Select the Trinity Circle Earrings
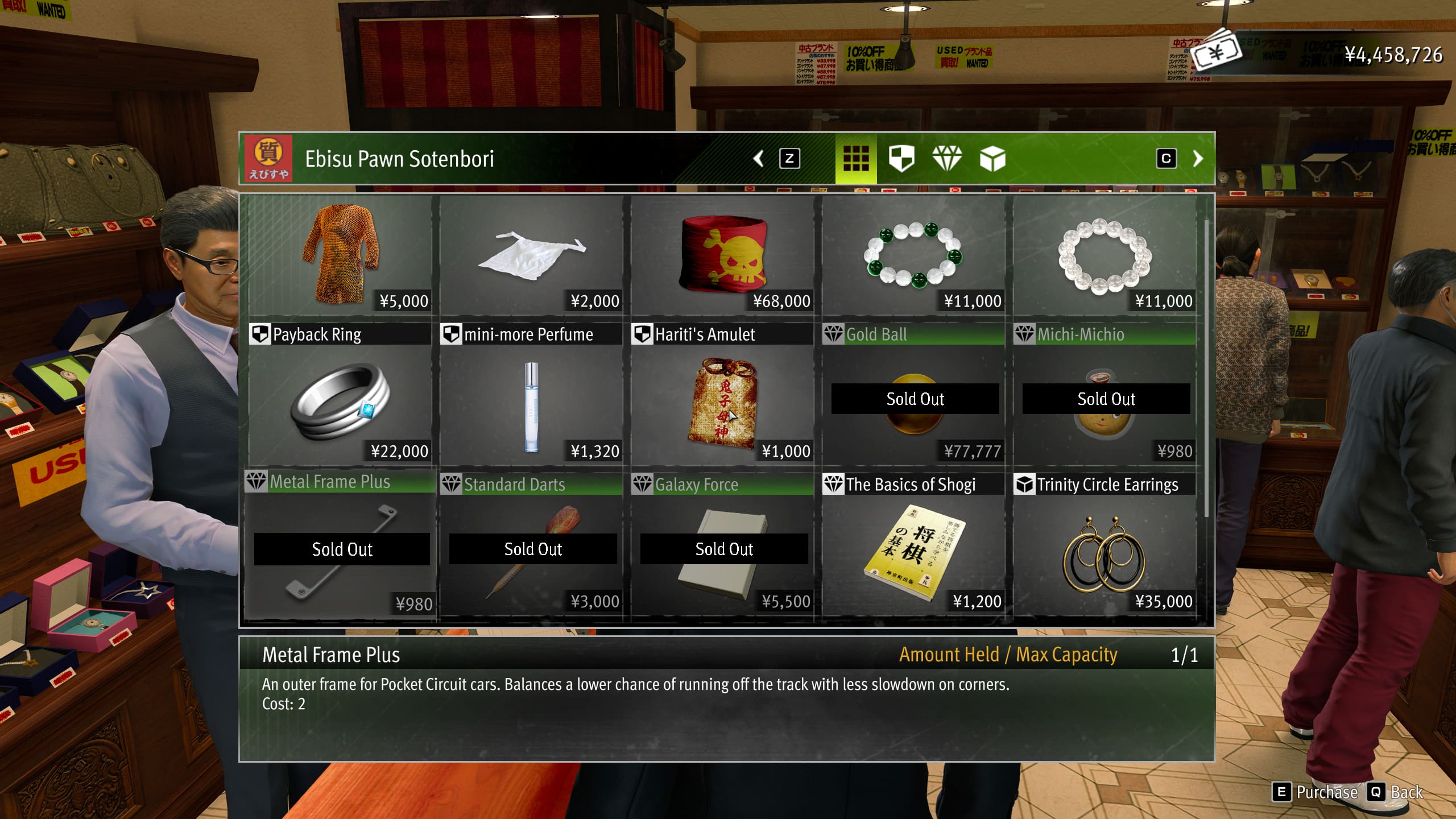This screenshot has height=819, width=1456. (1105, 551)
